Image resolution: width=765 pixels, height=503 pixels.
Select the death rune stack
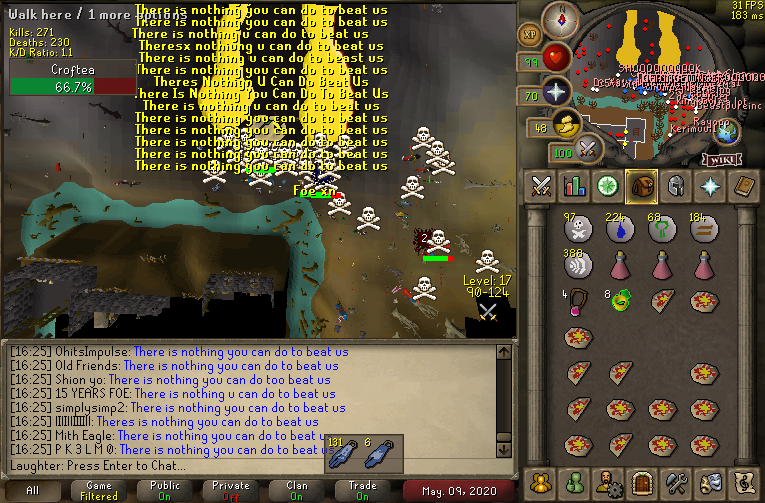[x=577, y=230]
